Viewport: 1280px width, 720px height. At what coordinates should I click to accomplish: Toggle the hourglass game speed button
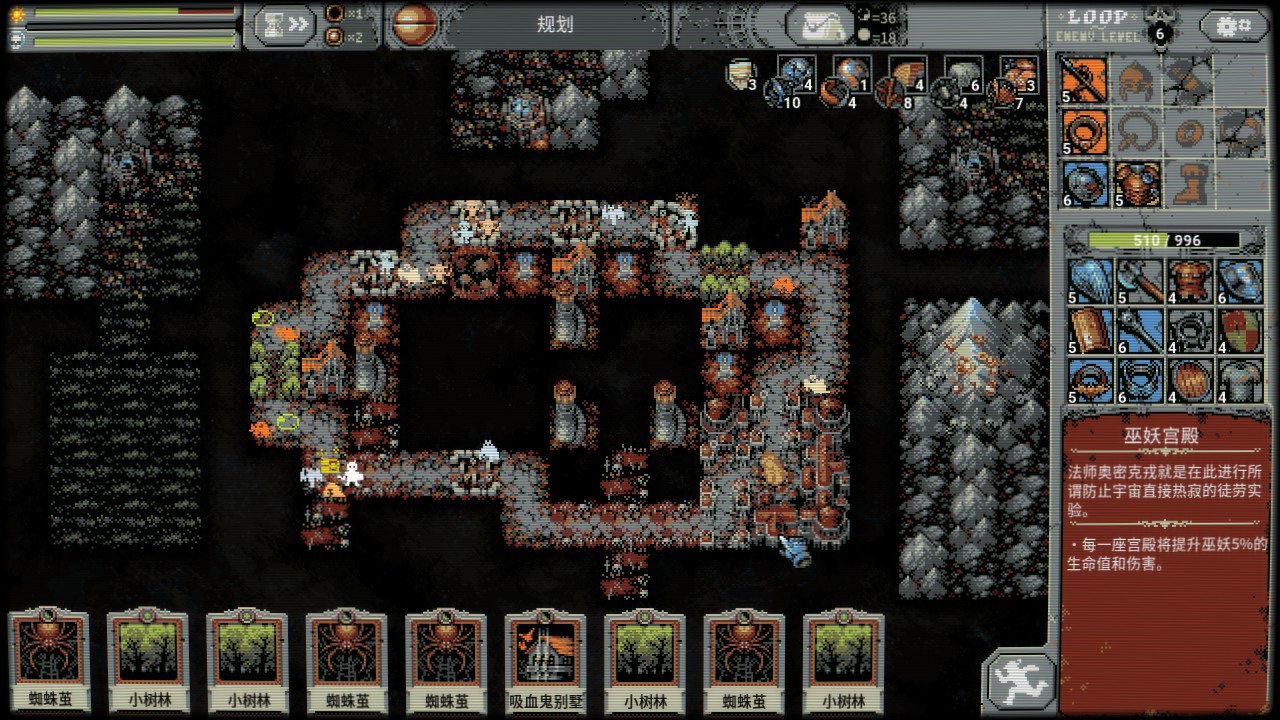point(283,25)
